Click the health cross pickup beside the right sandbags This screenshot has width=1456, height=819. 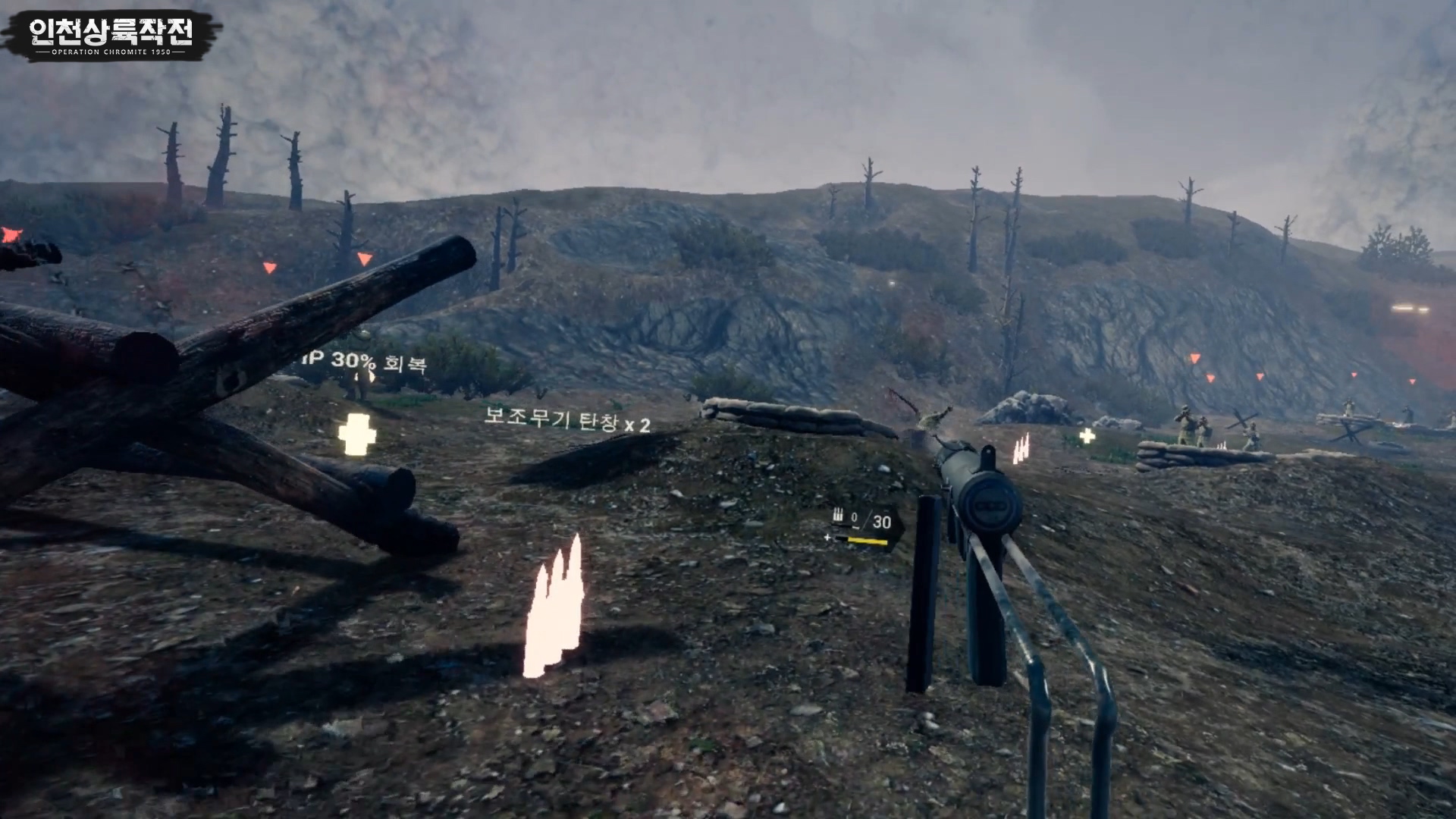click(1087, 437)
